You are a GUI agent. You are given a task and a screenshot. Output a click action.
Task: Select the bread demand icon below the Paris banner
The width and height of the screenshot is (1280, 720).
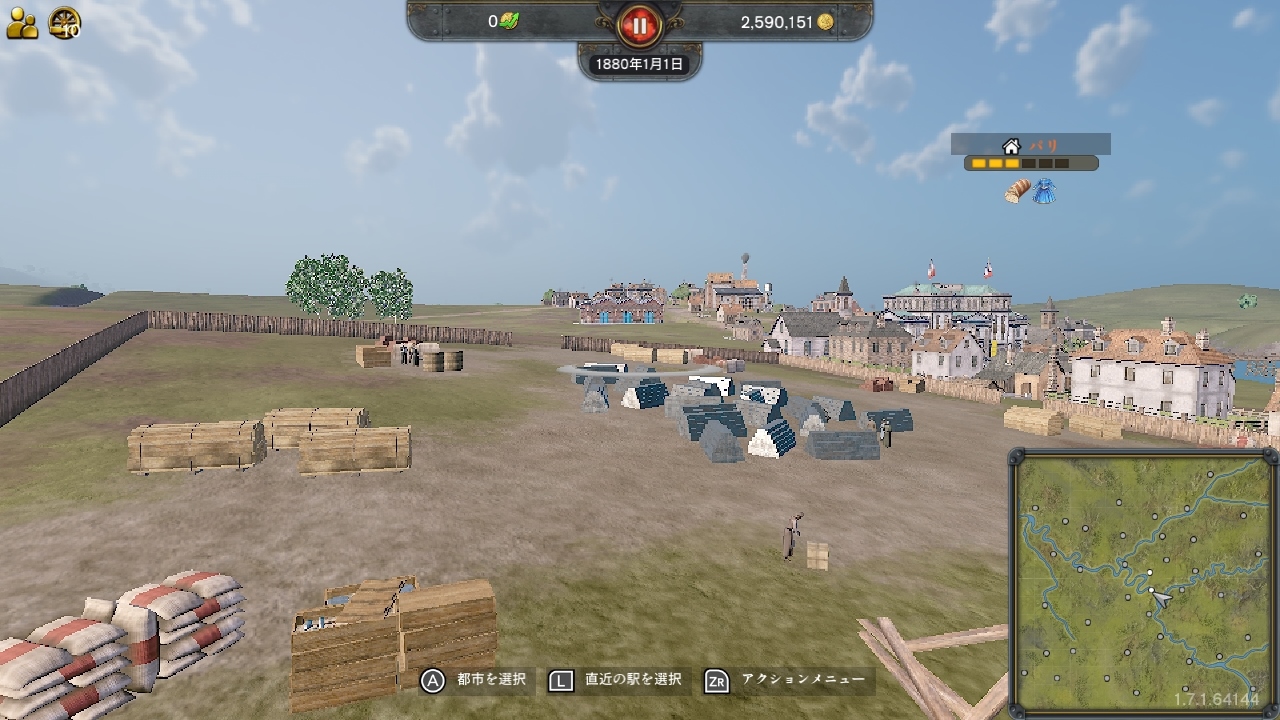(x=1017, y=190)
